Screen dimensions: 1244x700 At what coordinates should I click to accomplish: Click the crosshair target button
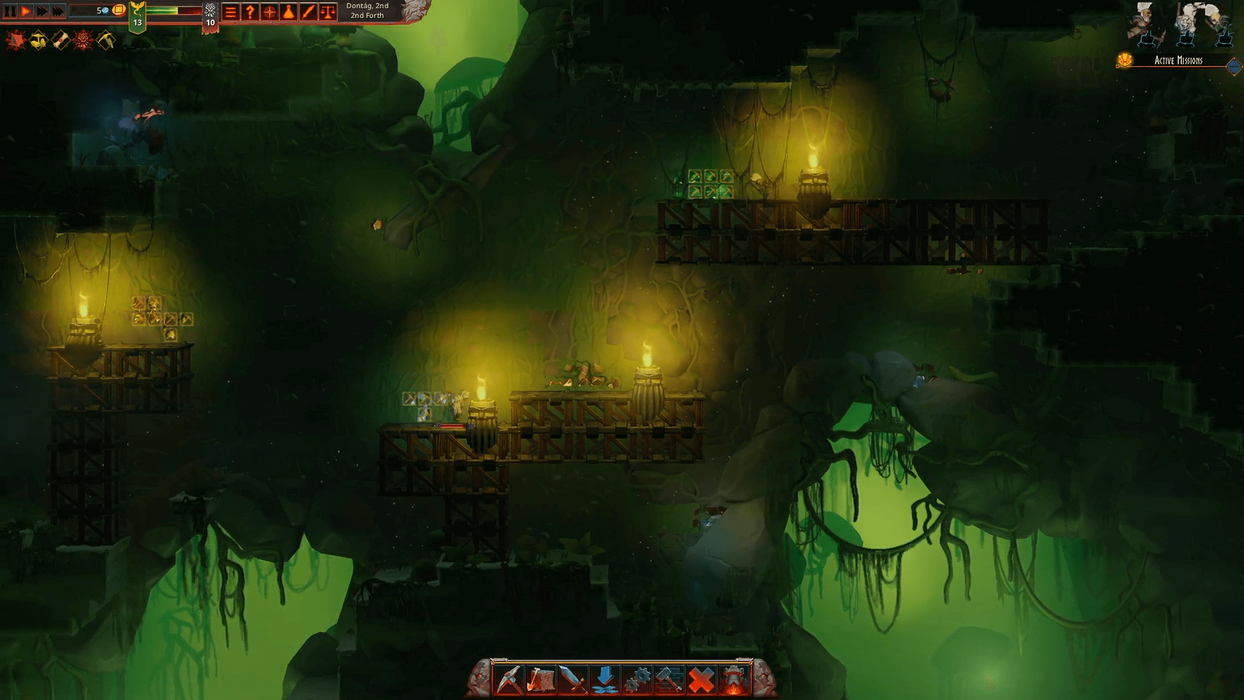click(x=269, y=12)
